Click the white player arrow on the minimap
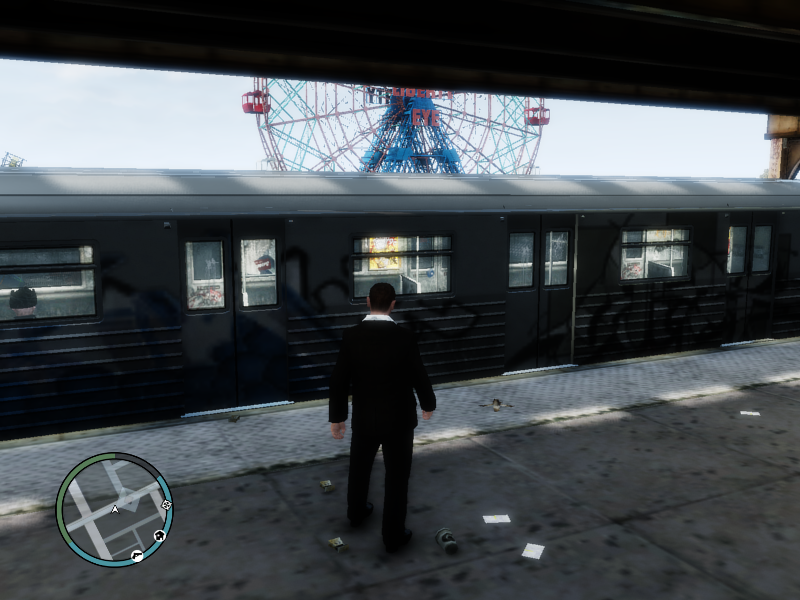 115,509
